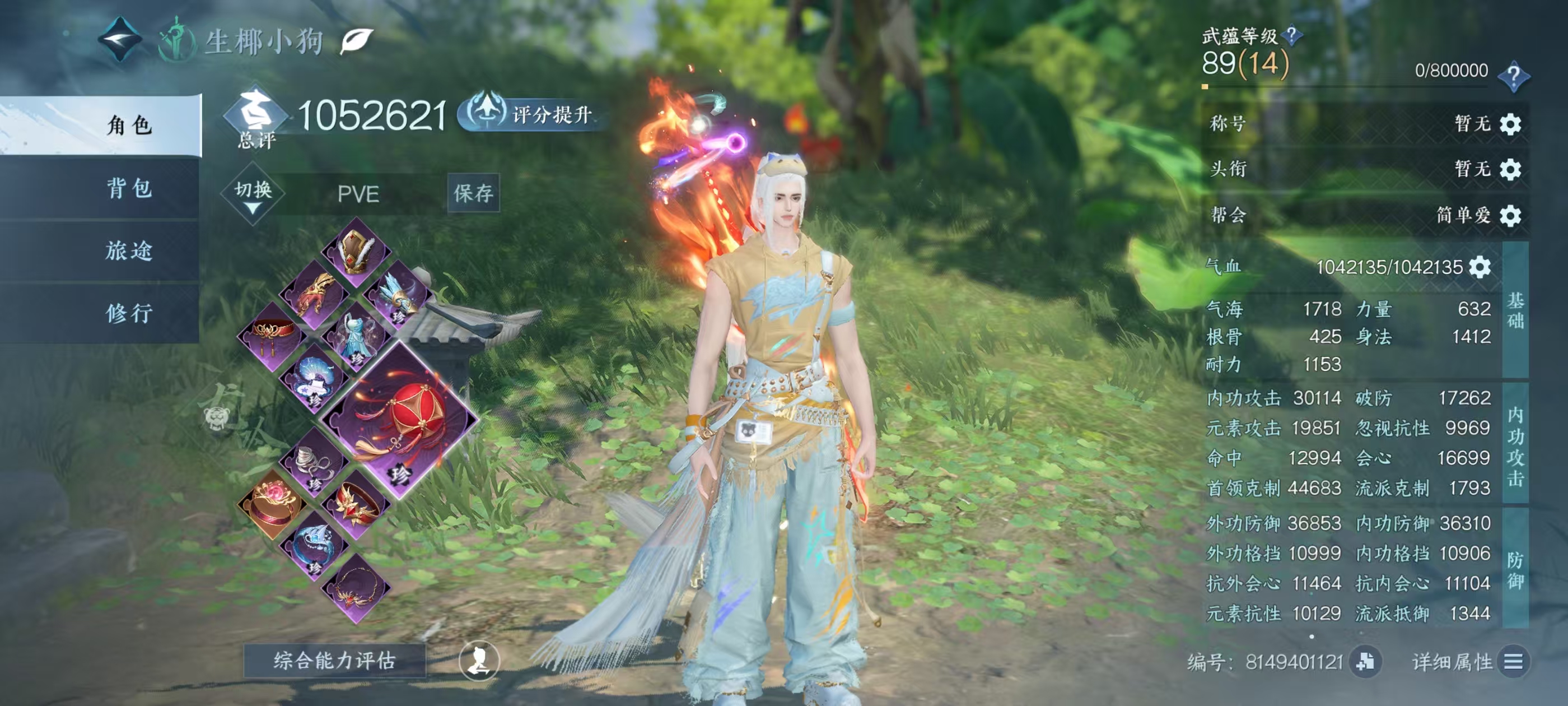Open the 旅途 tab
Image resolution: width=1568 pixels, height=706 pixels.
(x=129, y=251)
